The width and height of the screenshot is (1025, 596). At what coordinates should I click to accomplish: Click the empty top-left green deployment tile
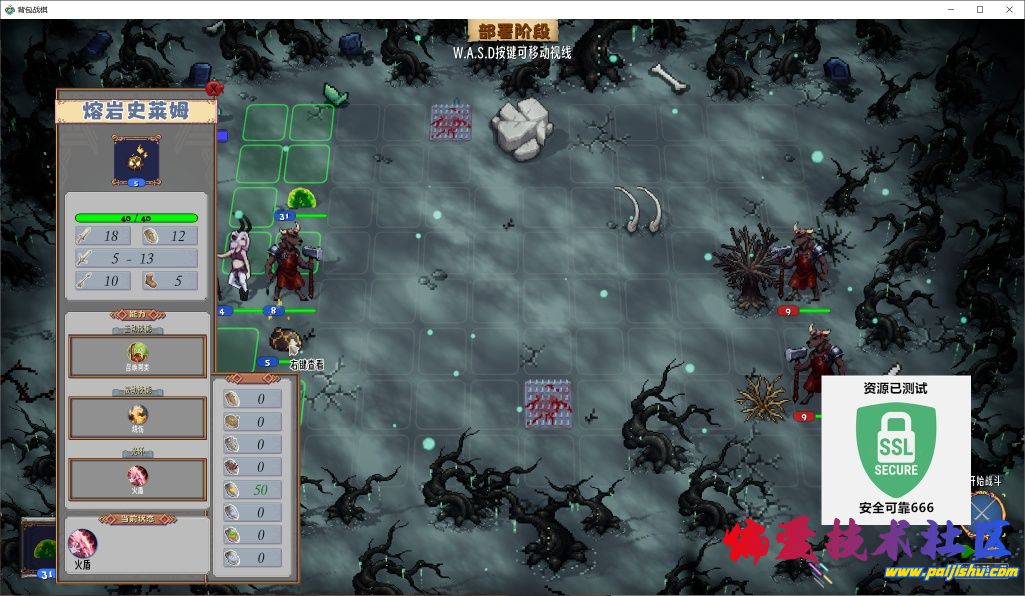coord(264,123)
